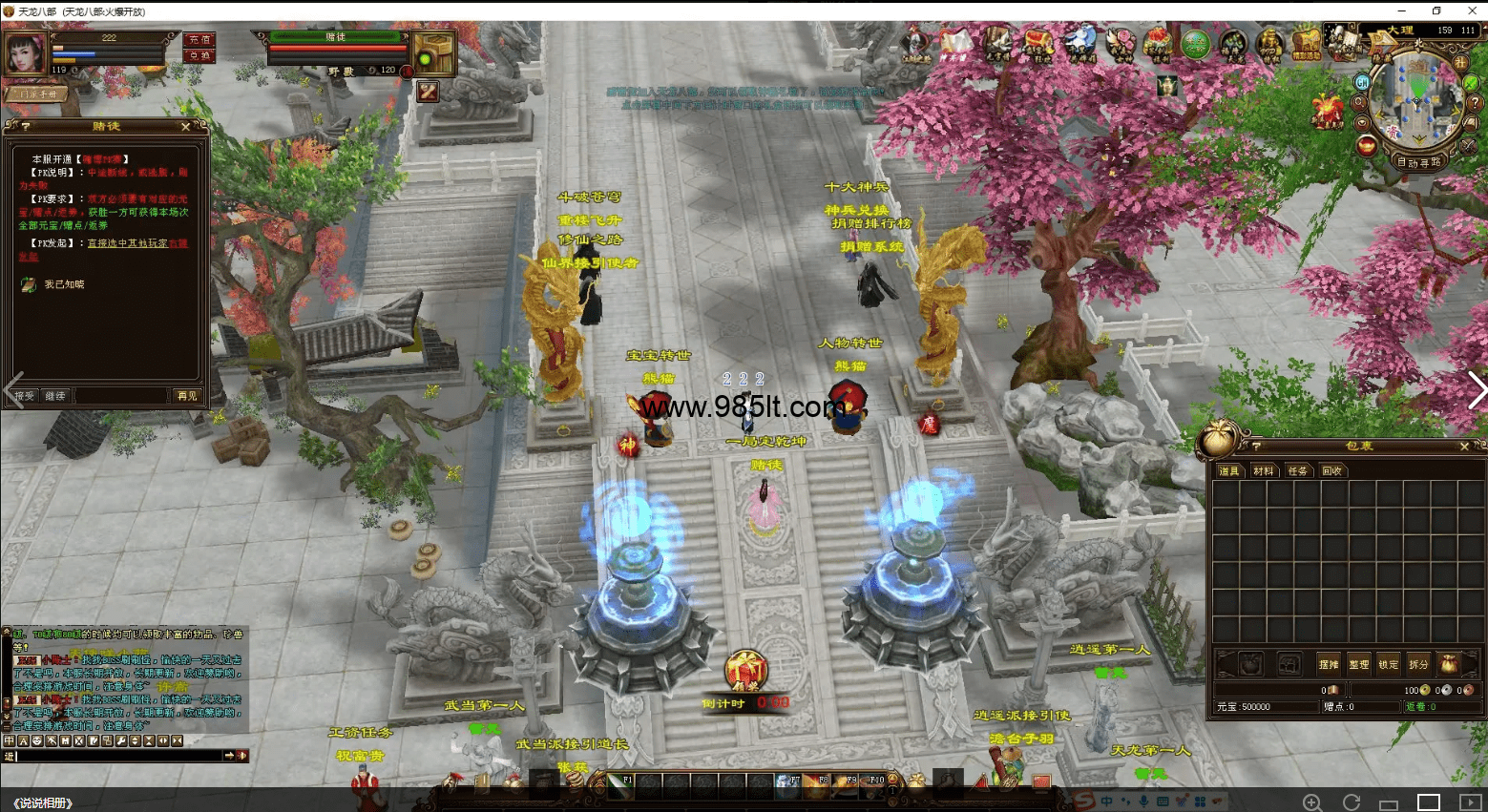Click the circular minimap
The height and width of the screenshot is (812, 1488).
click(1416, 98)
